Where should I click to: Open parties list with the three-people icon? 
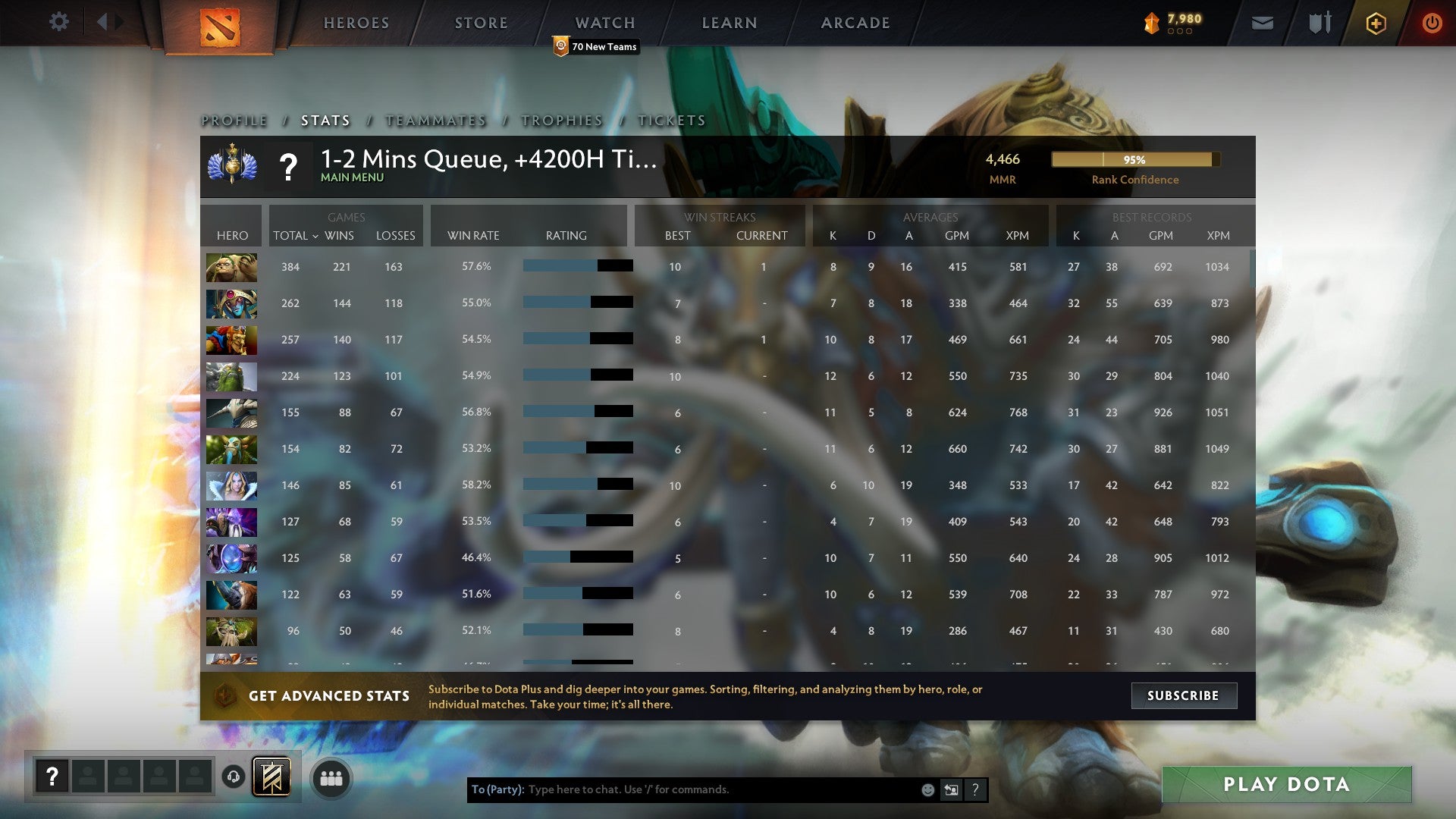click(331, 777)
